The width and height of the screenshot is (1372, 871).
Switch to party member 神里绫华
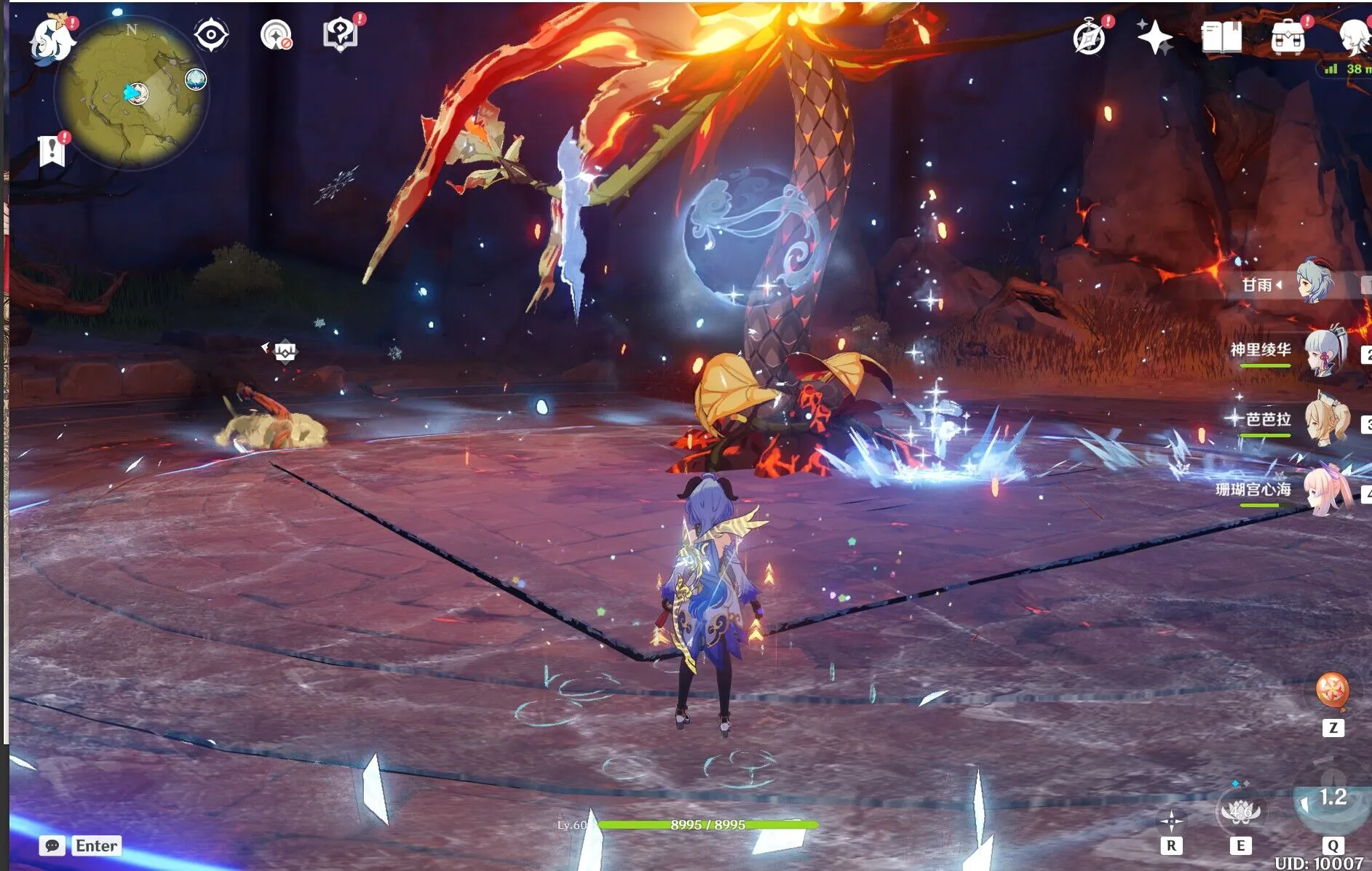click(x=1325, y=353)
